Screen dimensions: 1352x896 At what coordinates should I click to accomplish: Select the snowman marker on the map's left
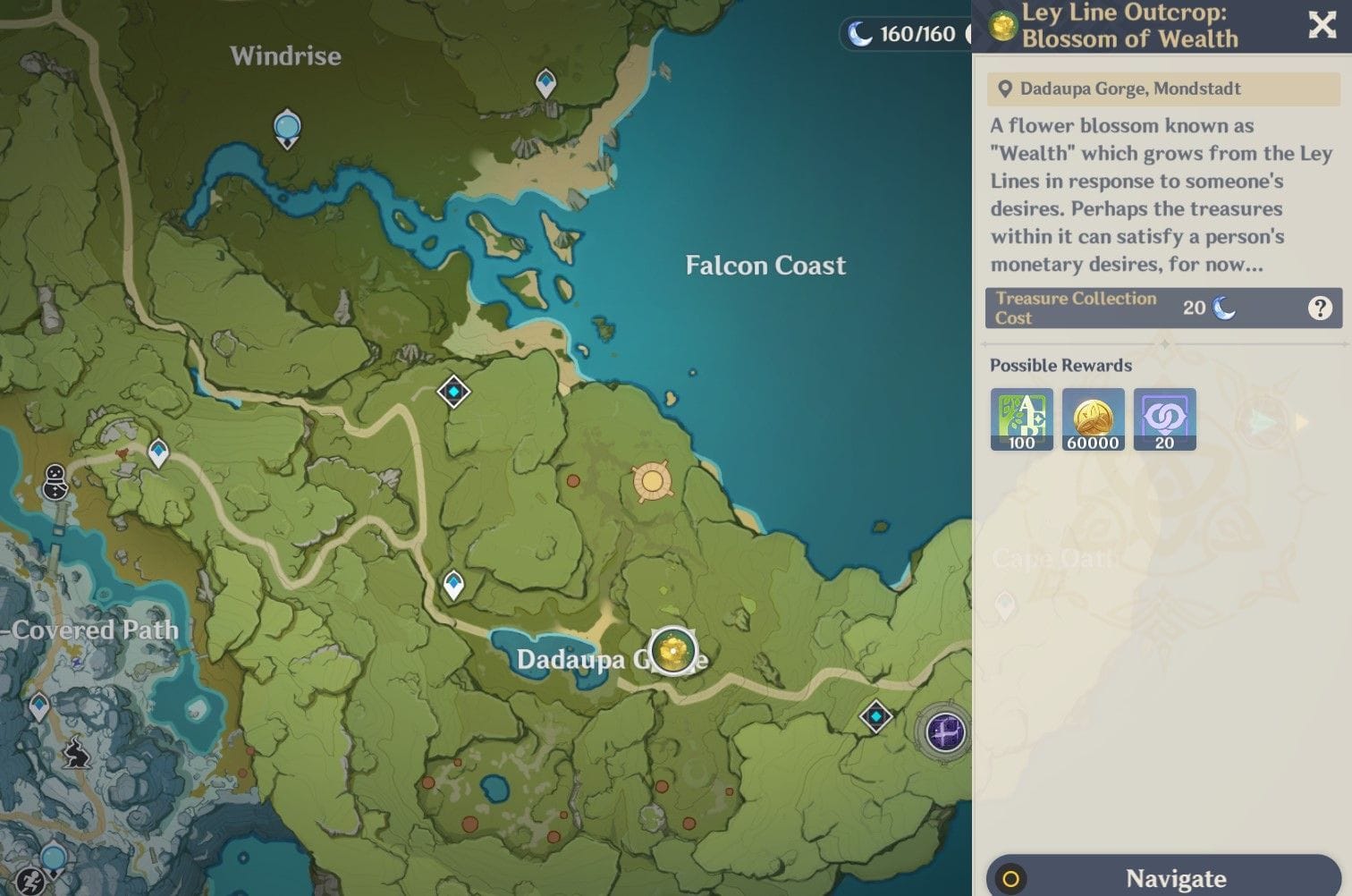tap(54, 480)
